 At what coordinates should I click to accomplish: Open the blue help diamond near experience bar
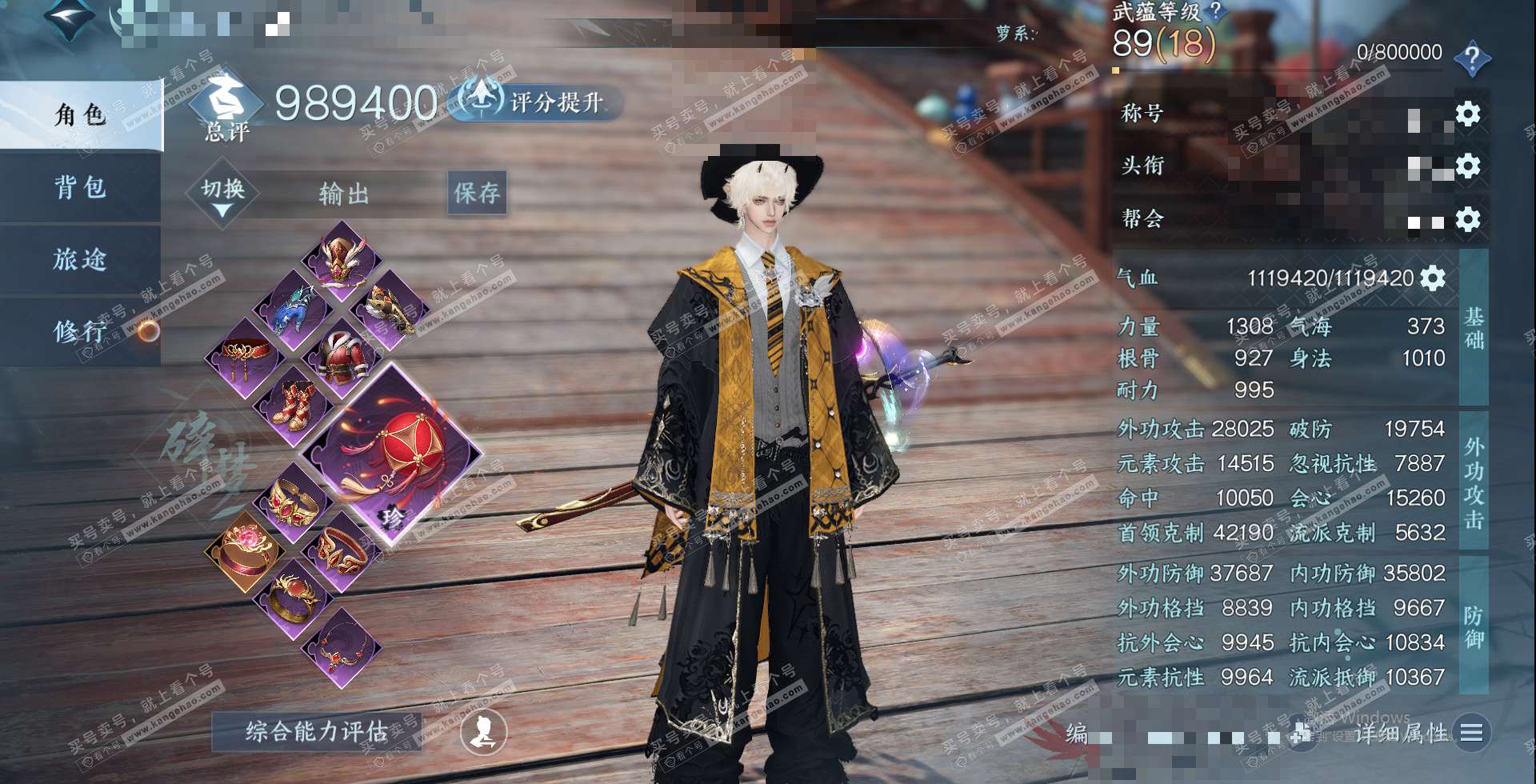pyautogui.click(x=1472, y=58)
